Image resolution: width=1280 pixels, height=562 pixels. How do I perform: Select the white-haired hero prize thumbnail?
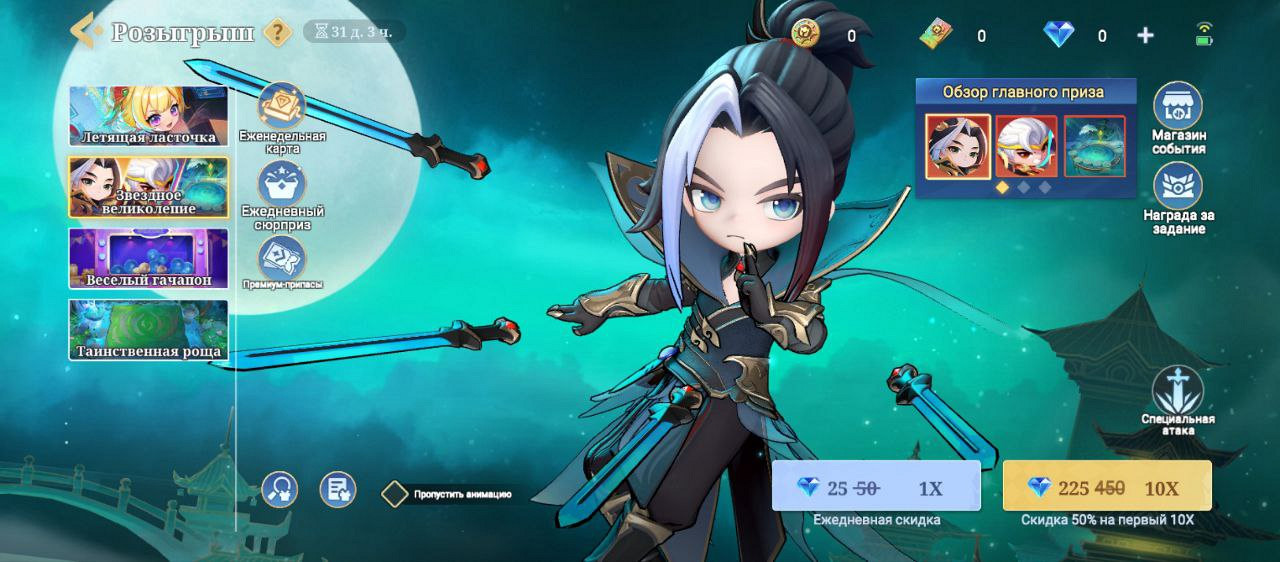click(x=1026, y=147)
